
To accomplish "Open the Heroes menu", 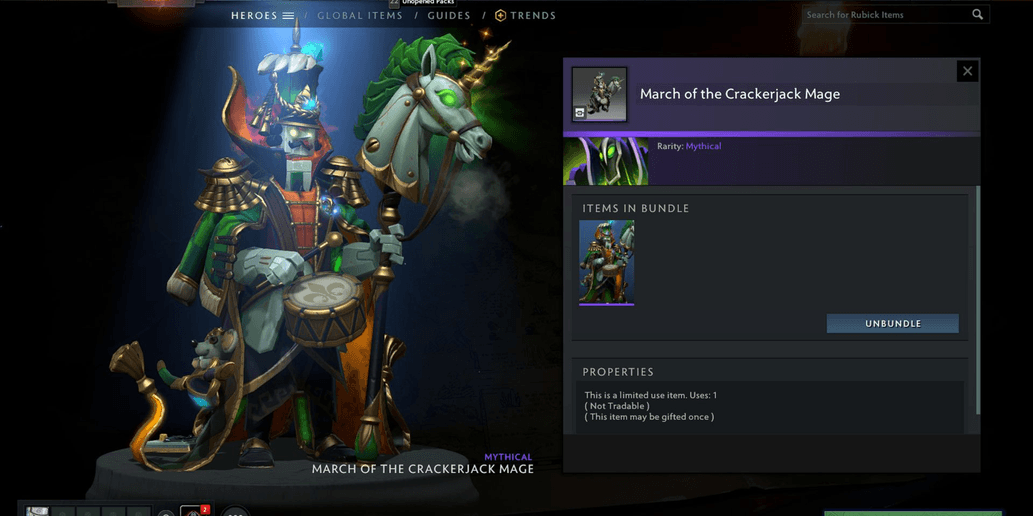I will 262,16.
